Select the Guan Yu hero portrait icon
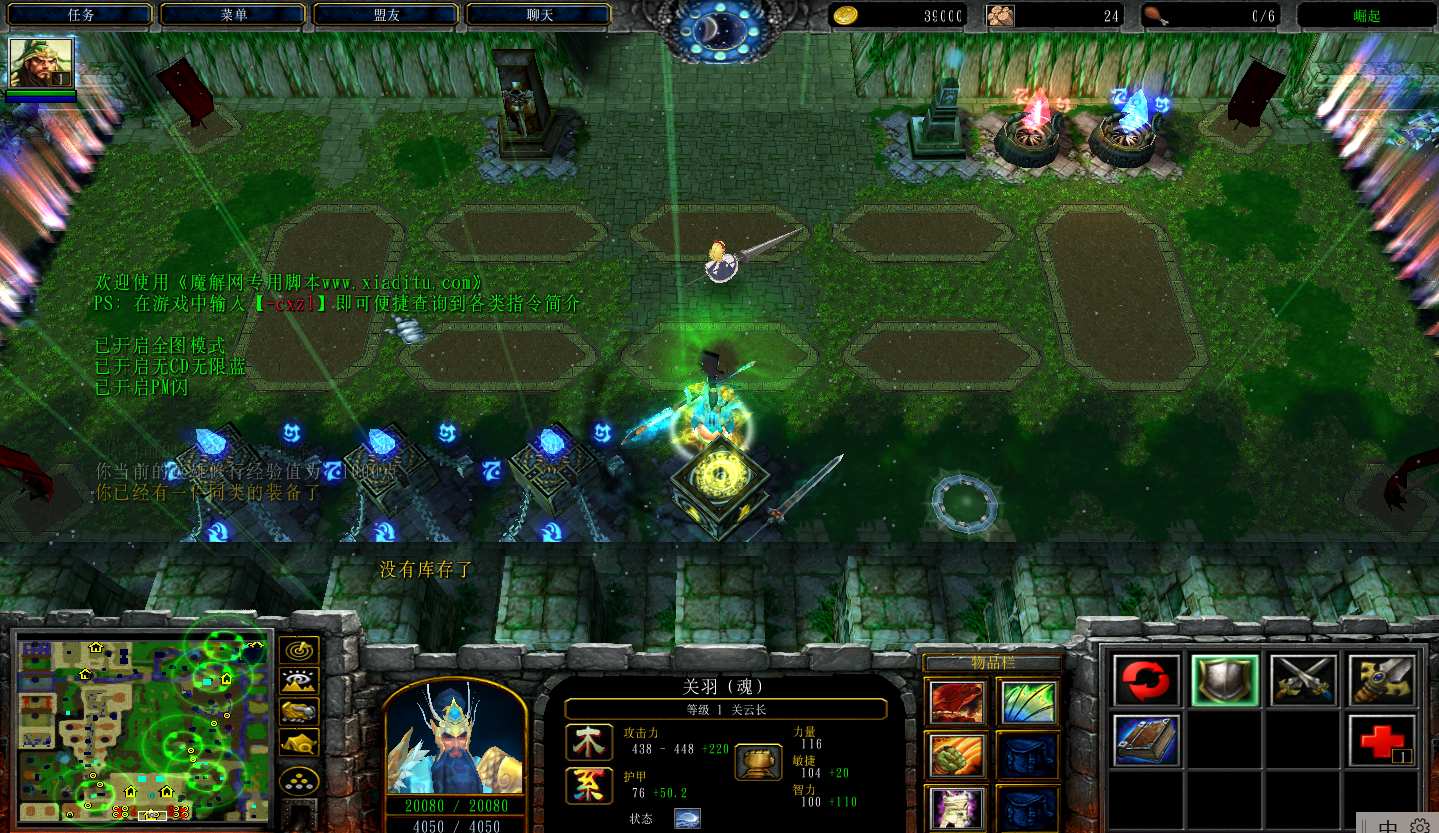 click(41, 63)
